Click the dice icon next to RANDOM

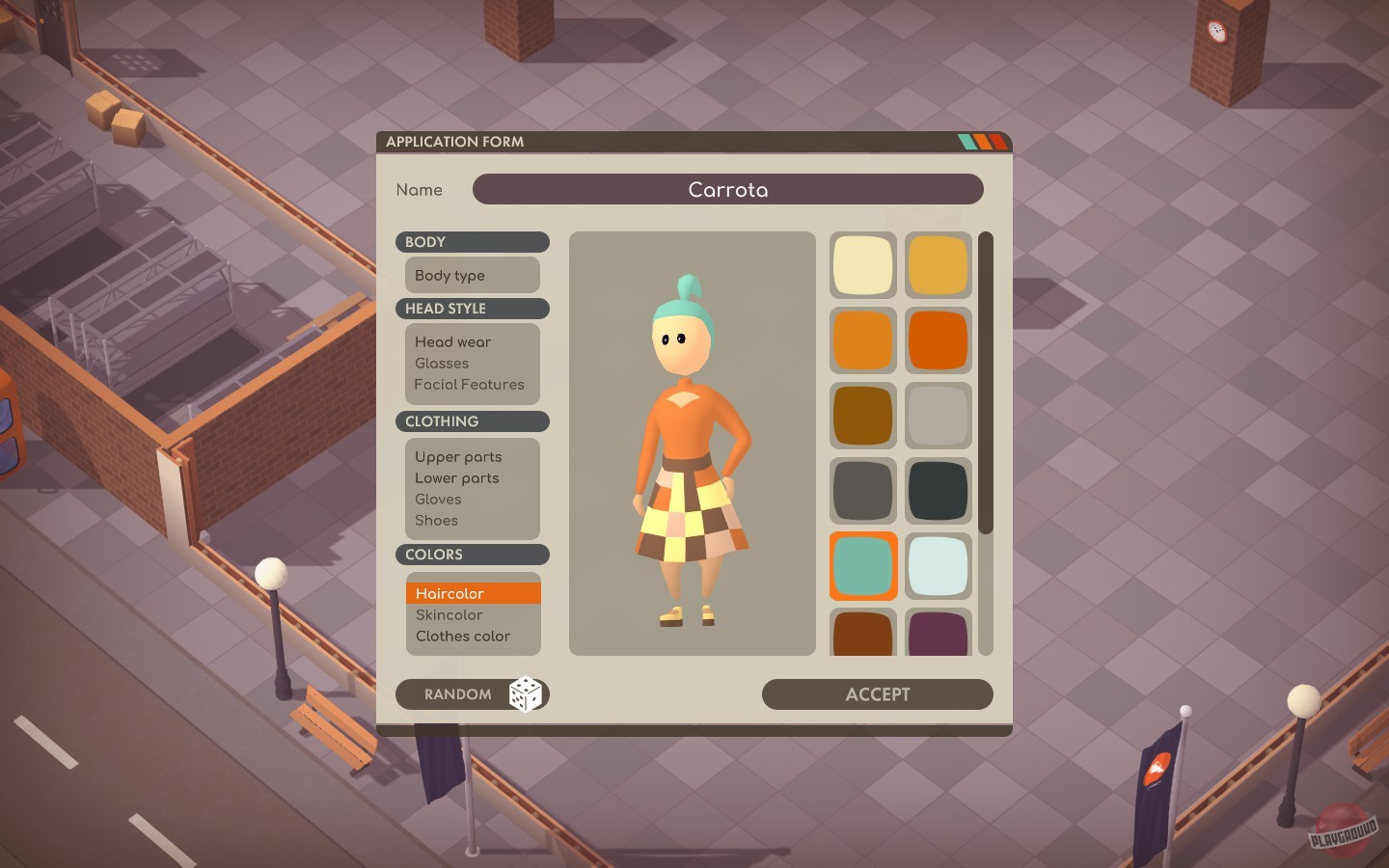526,694
